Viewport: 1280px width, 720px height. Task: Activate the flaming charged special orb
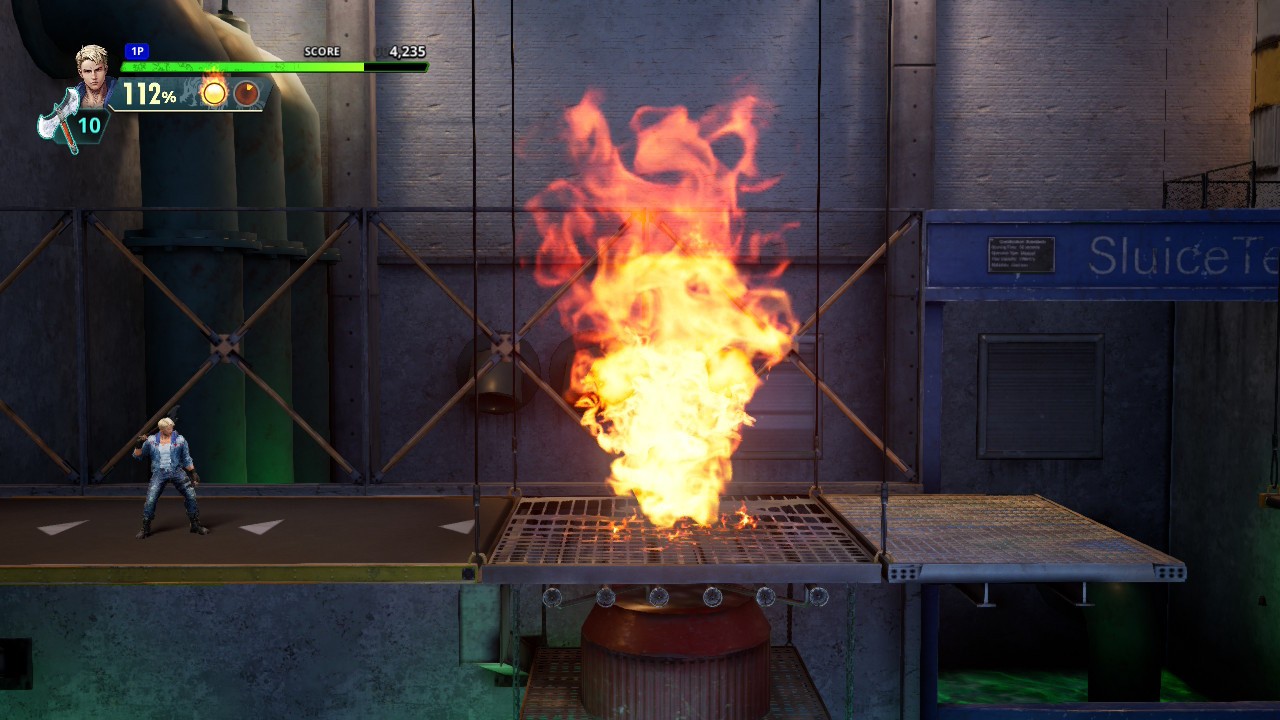tap(214, 93)
